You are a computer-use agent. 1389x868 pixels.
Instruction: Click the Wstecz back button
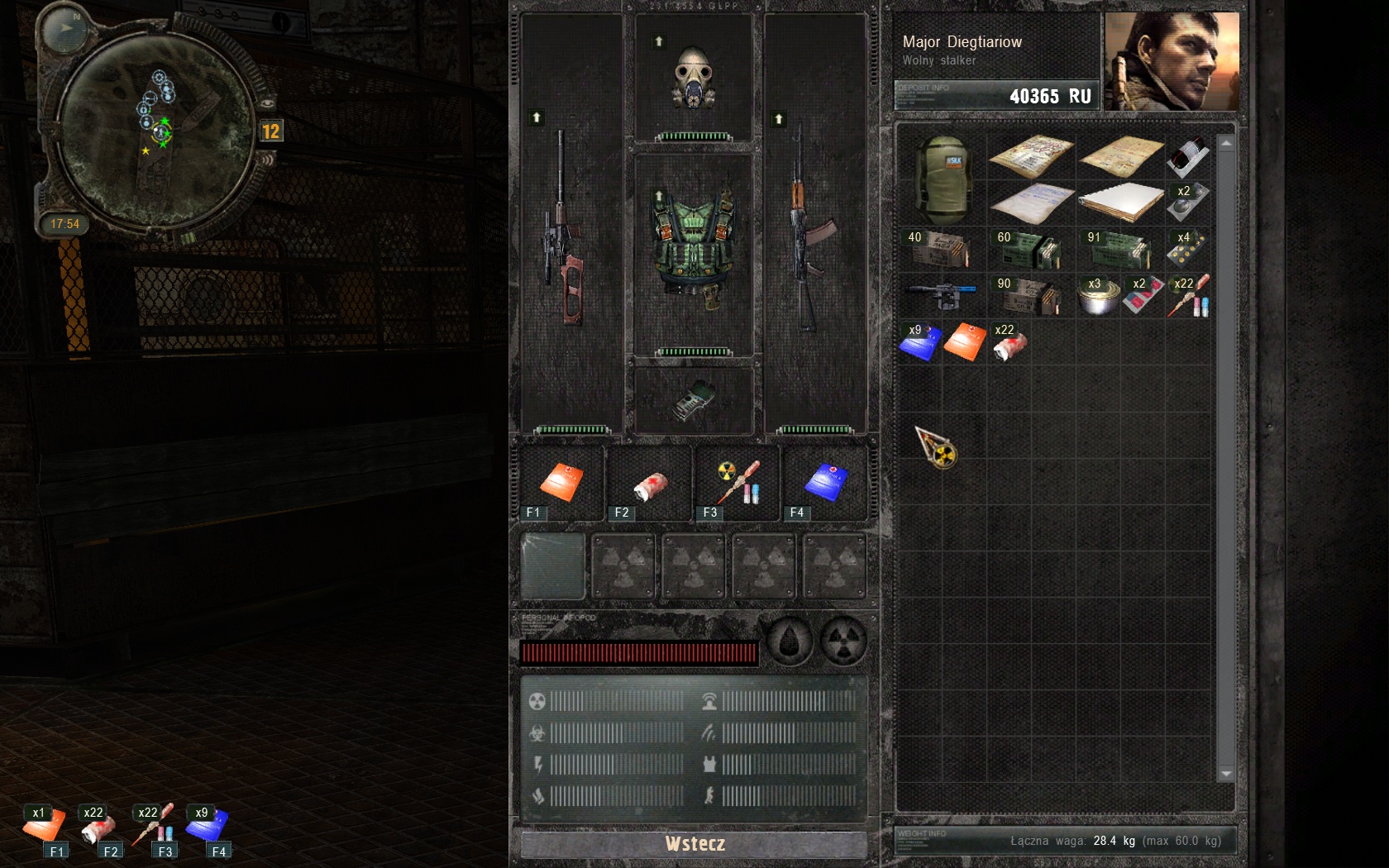[694, 843]
